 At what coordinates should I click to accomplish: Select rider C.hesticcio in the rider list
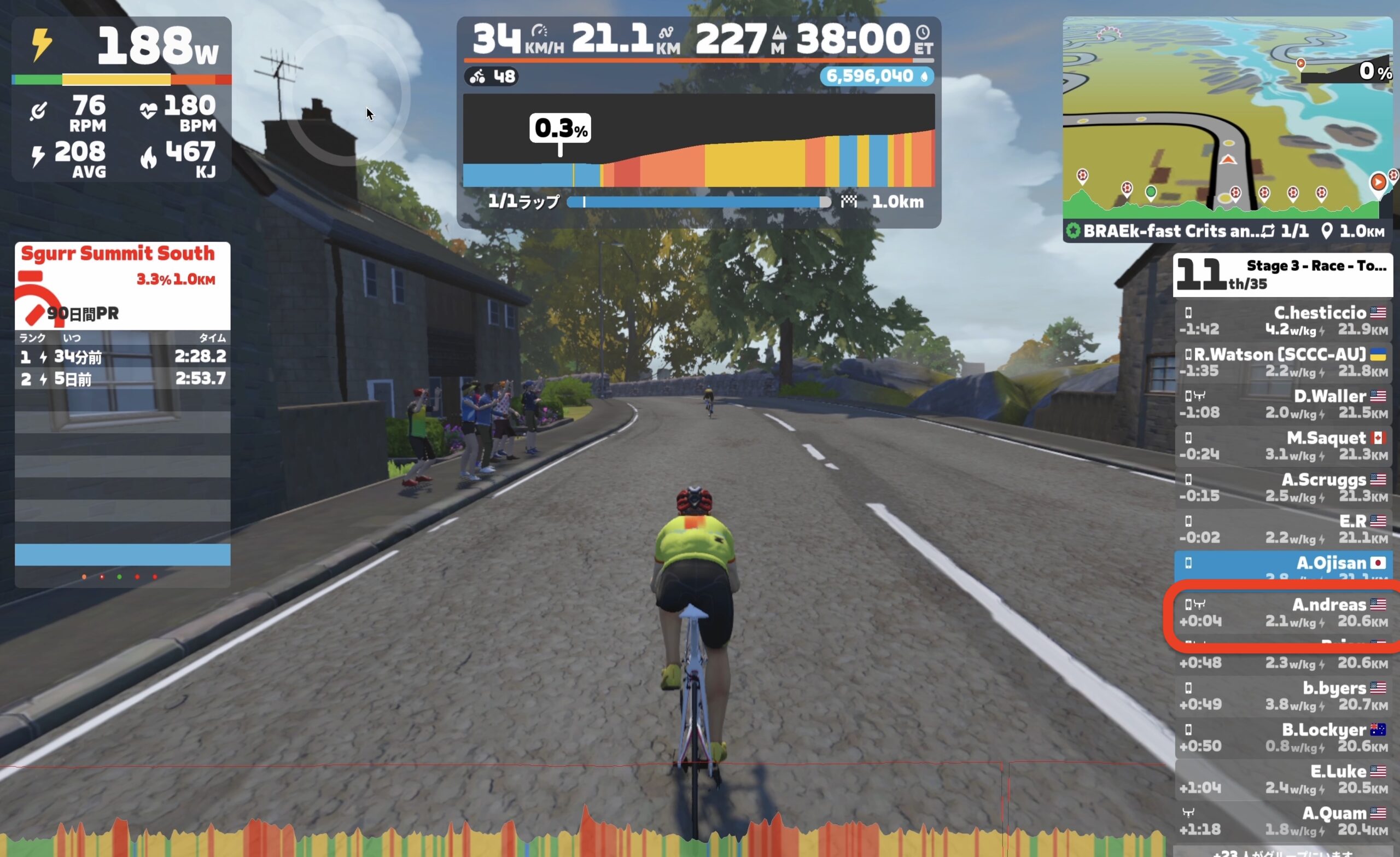pos(1283,320)
